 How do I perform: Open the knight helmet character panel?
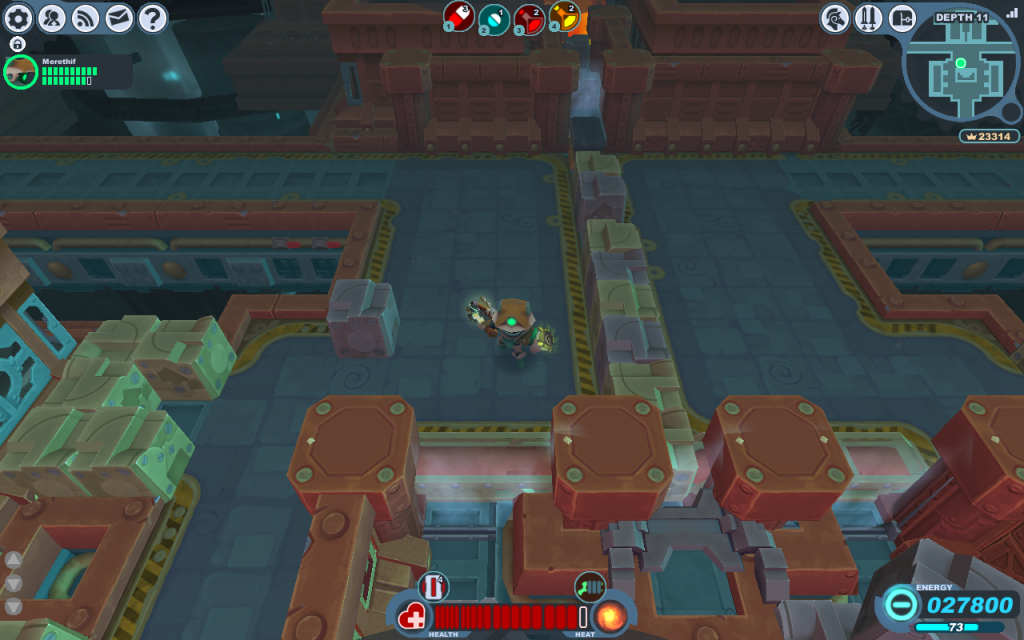835,18
